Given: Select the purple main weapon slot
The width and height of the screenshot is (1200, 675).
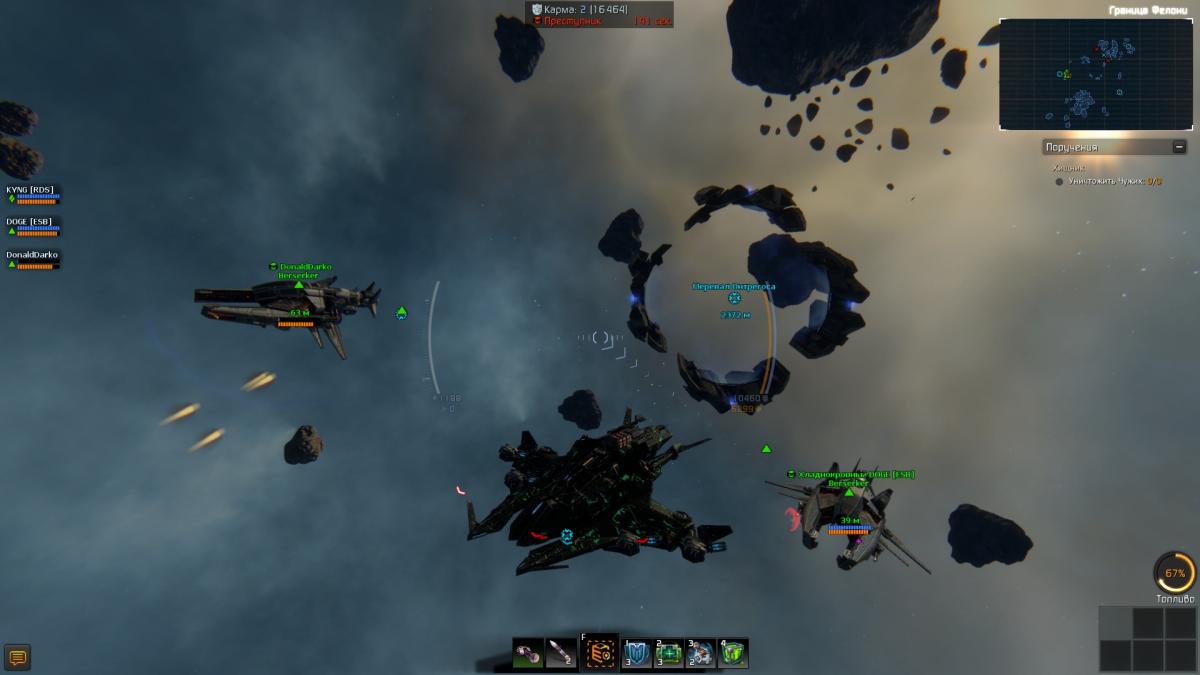Looking at the screenshot, I should coord(529,654).
